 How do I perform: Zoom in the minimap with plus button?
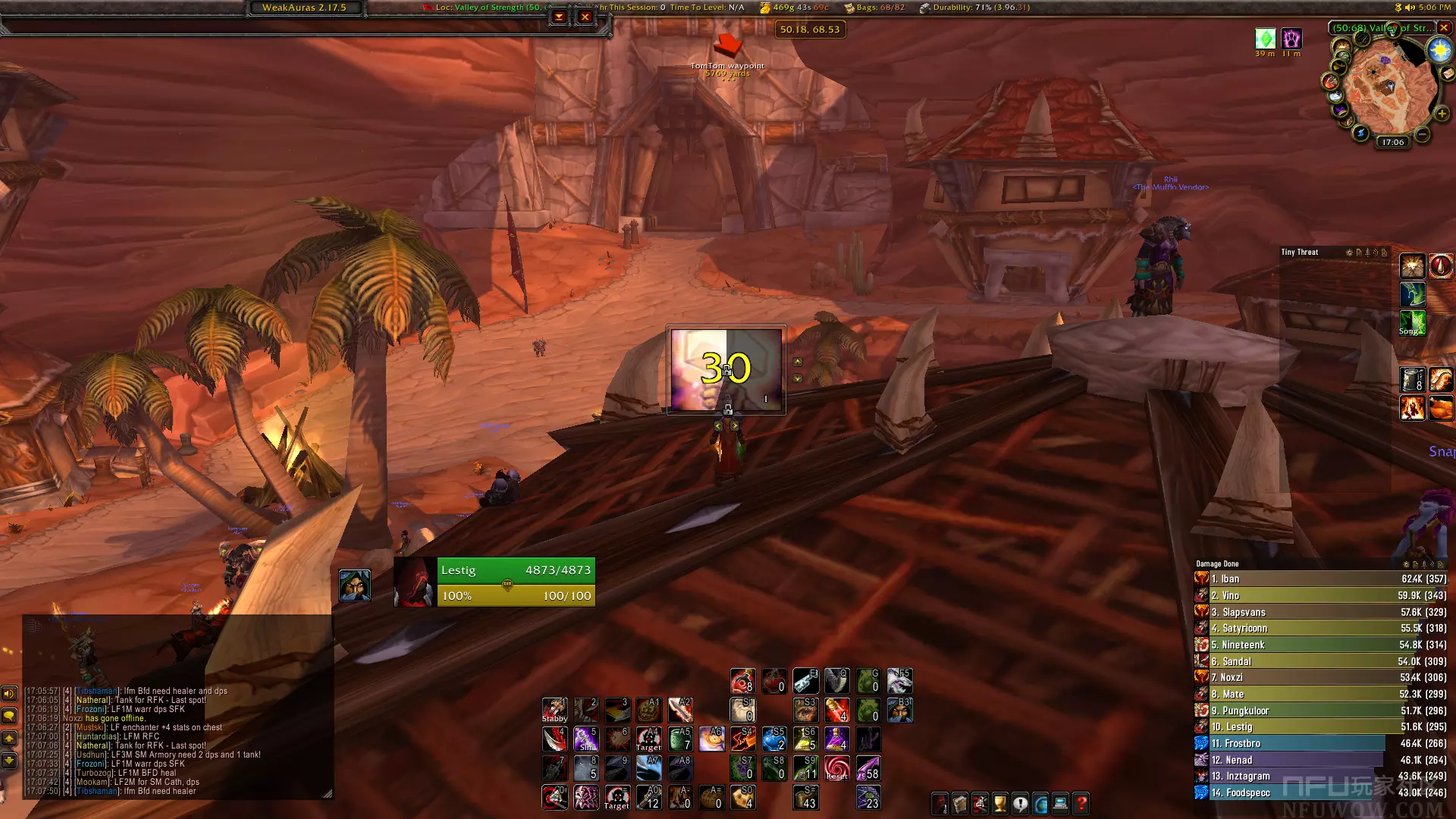point(1442,114)
